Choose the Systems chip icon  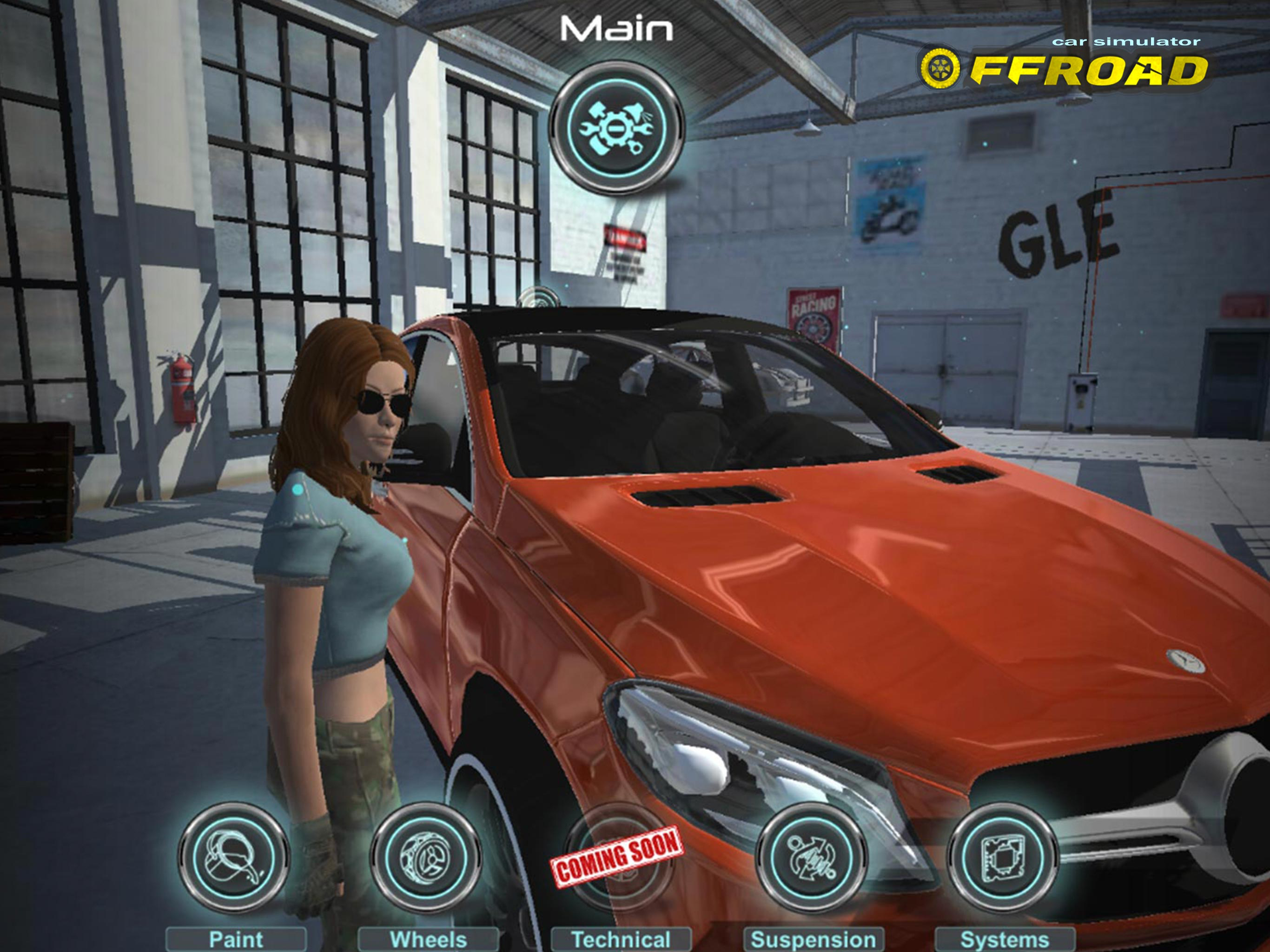[1003, 857]
